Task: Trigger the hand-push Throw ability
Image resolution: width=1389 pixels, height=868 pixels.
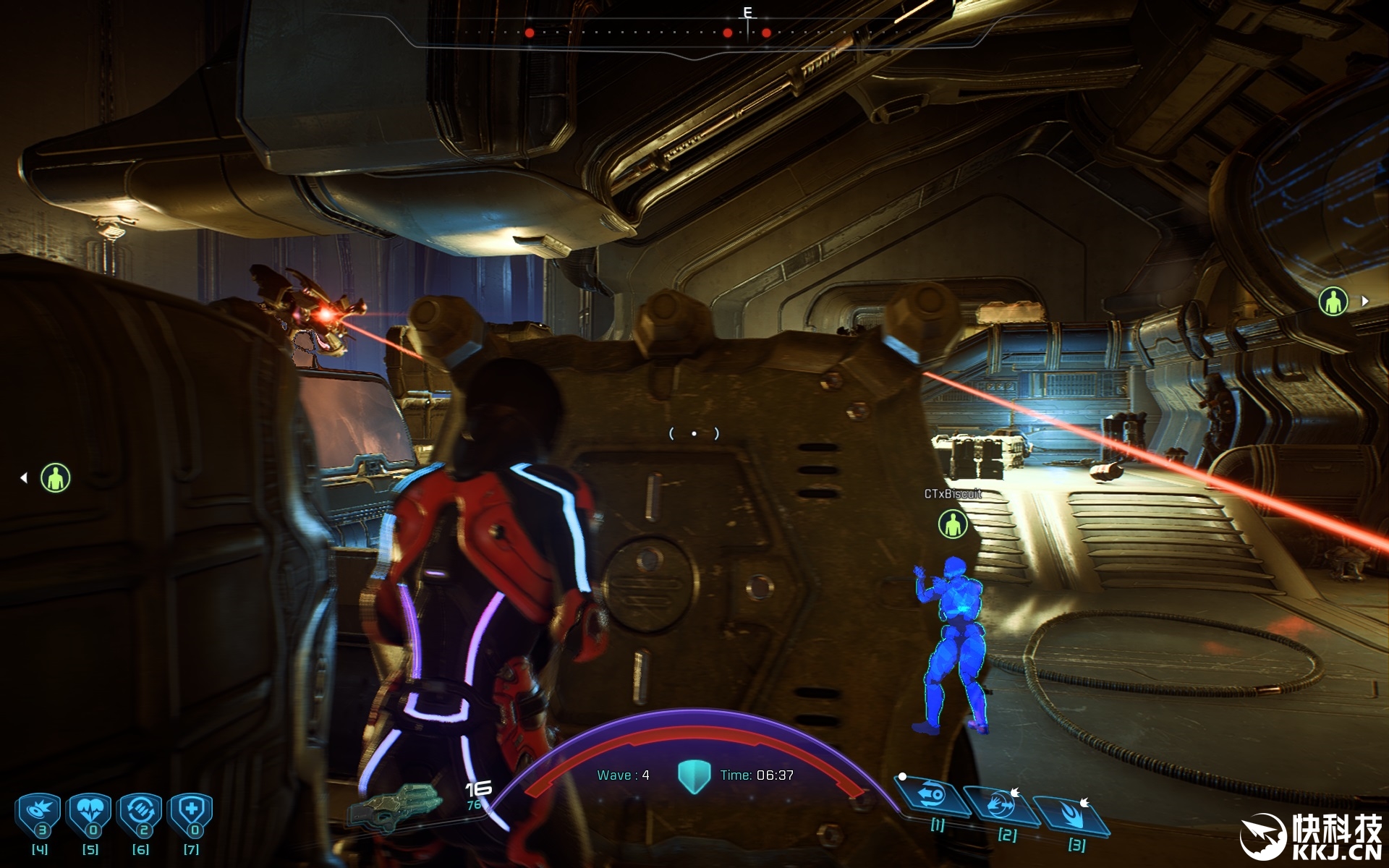Action: (1001, 804)
